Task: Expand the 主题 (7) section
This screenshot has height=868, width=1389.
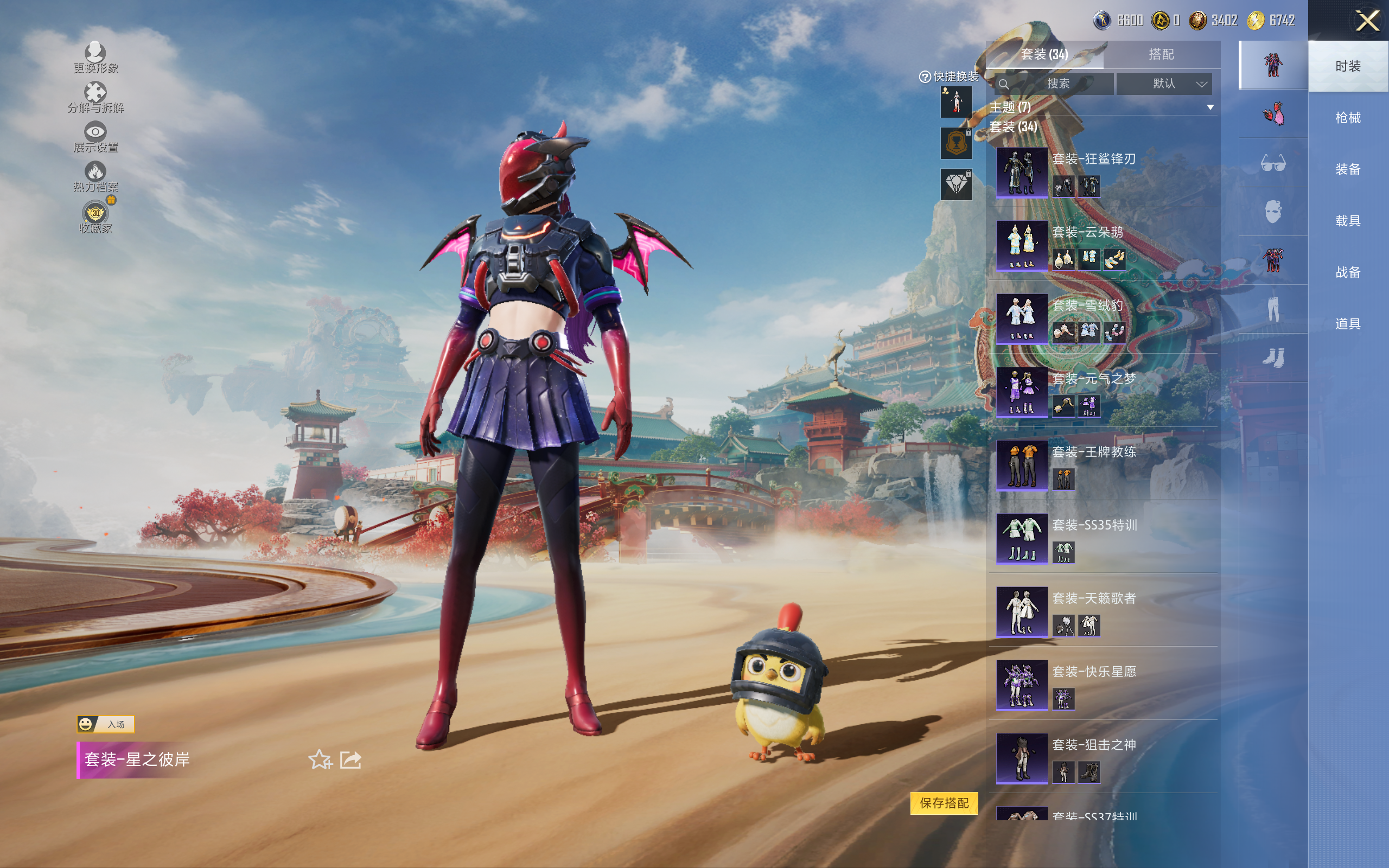Action: point(1210,107)
